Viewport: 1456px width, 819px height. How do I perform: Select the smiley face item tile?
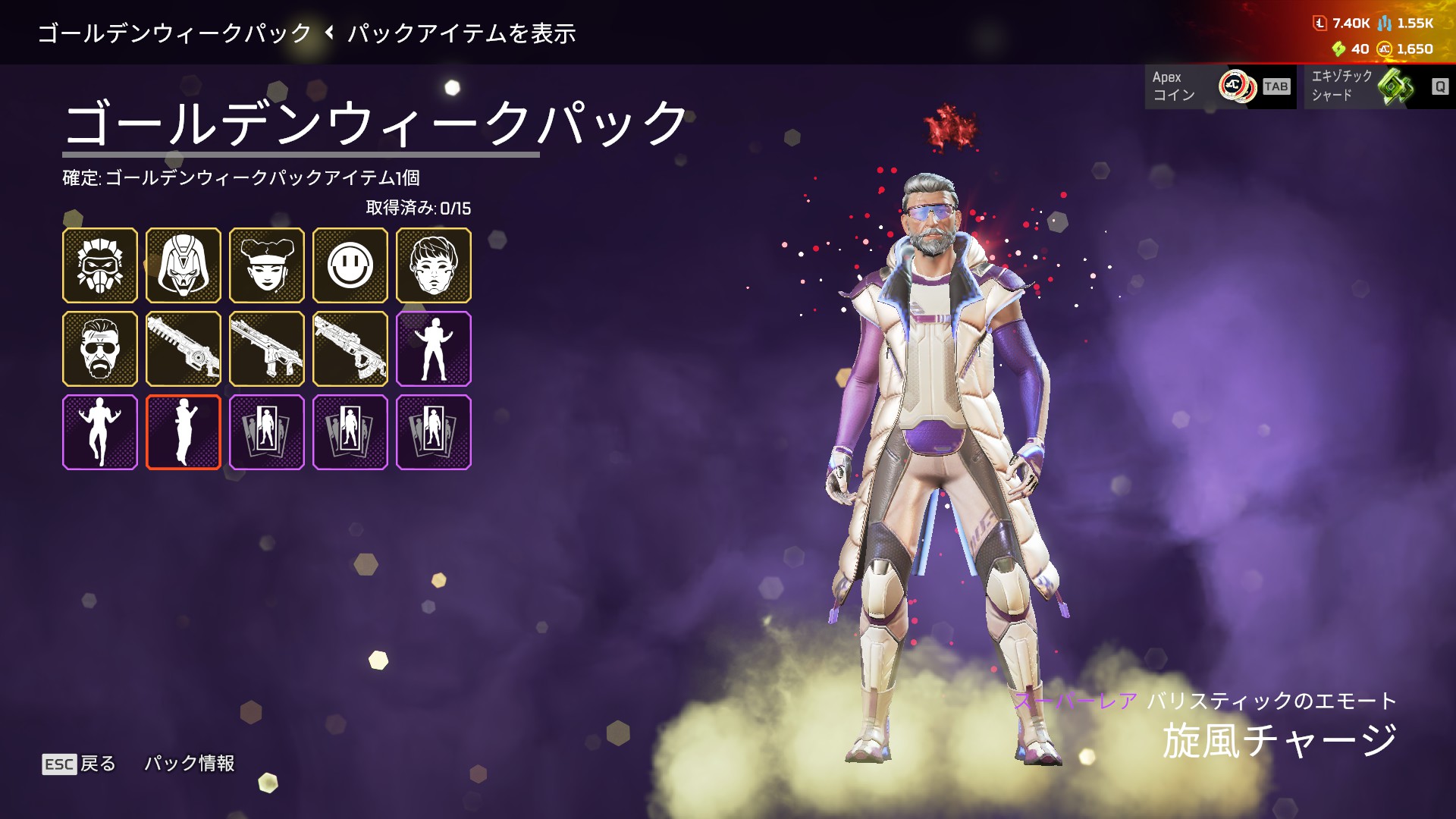point(350,265)
